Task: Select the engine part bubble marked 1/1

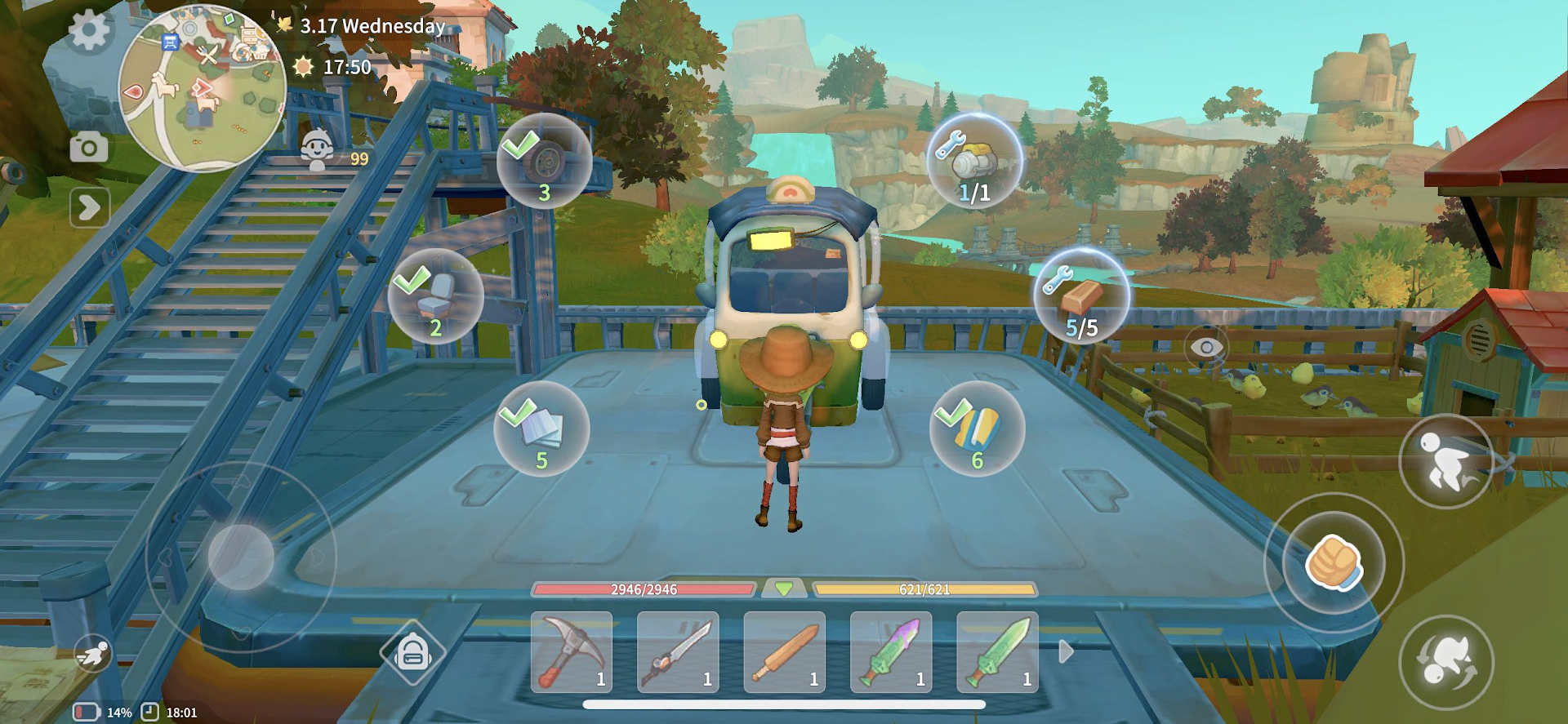Action: click(x=972, y=162)
